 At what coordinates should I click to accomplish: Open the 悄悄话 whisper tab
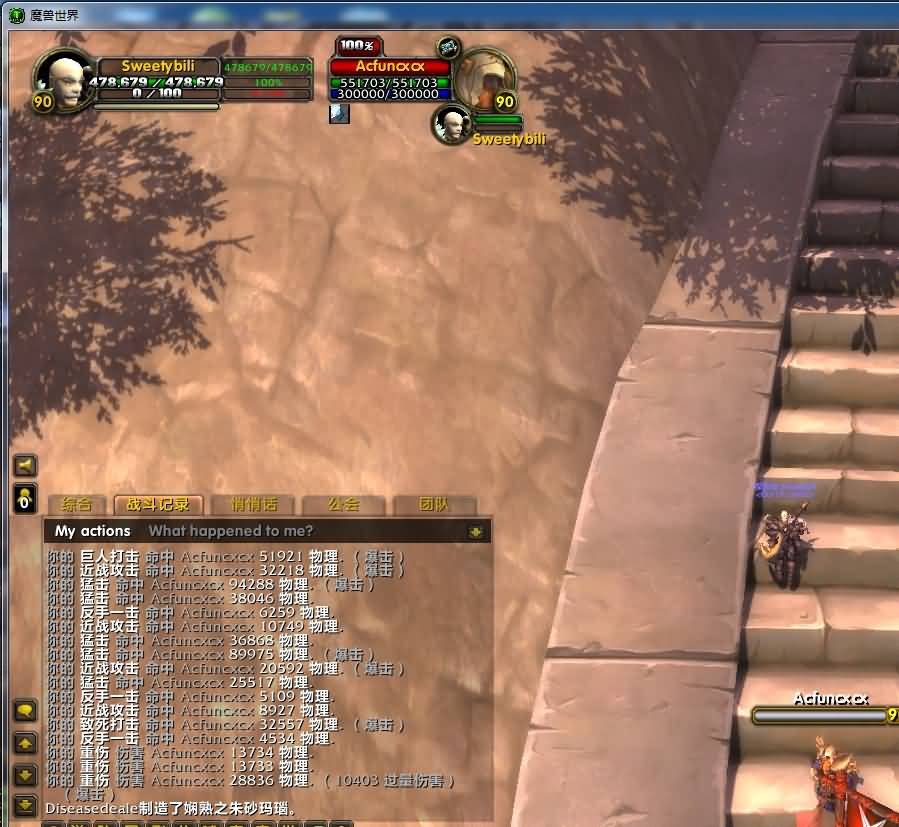point(254,505)
